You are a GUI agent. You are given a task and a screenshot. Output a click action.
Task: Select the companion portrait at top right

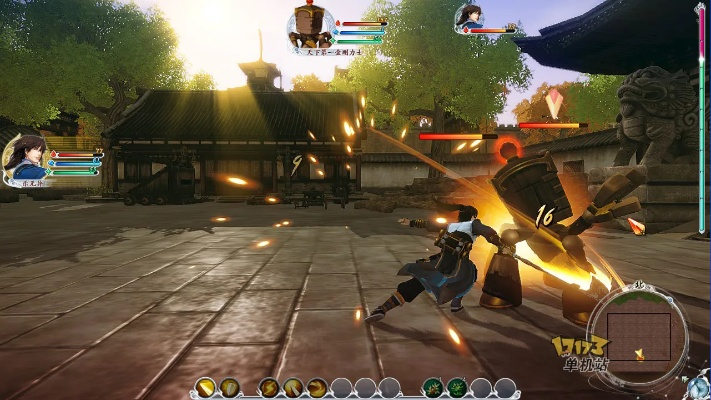click(468, 17)
